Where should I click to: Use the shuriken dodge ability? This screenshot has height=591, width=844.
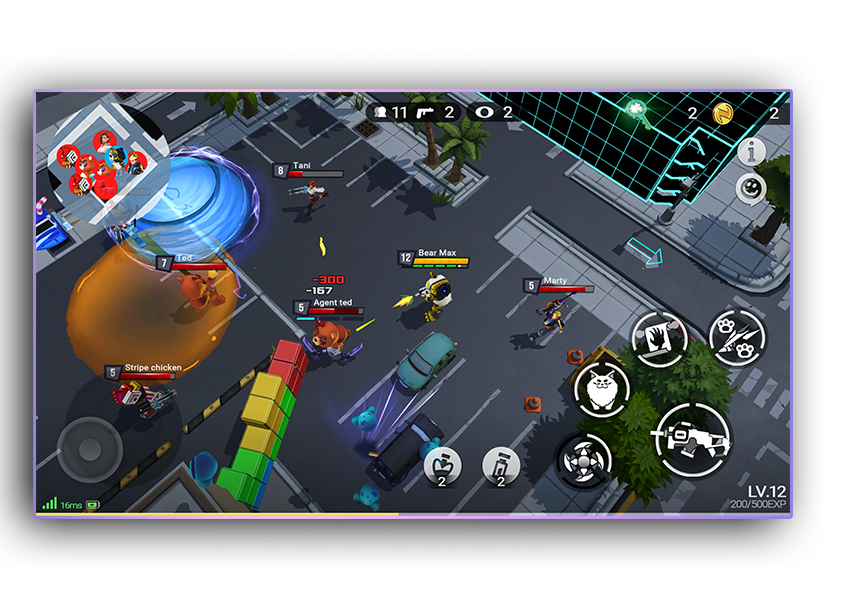584,462
